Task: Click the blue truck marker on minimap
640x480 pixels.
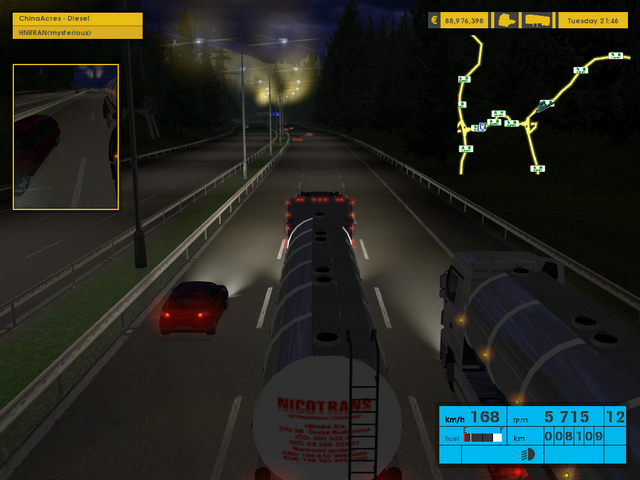Action: (546, 104)
